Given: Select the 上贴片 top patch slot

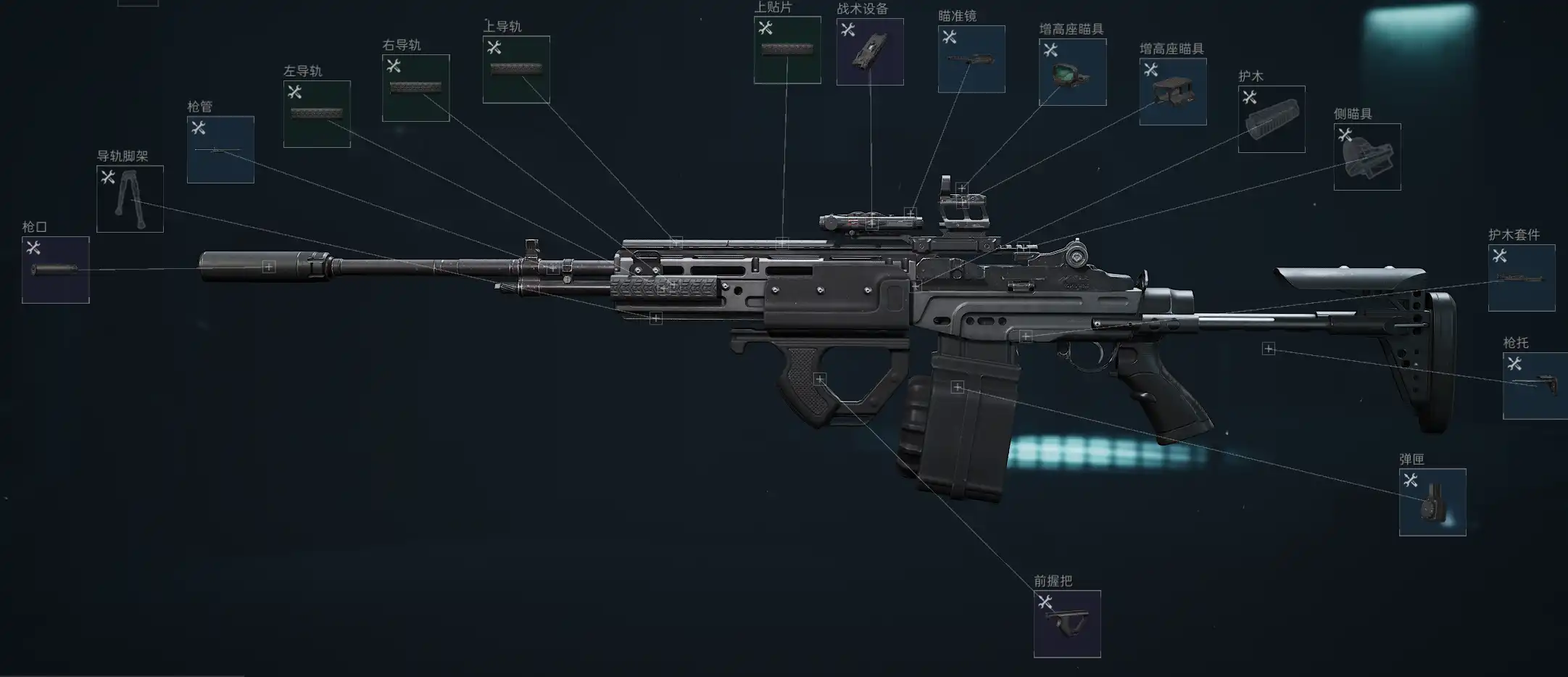Looking at the screenshot, I should (x=787, y=50).
